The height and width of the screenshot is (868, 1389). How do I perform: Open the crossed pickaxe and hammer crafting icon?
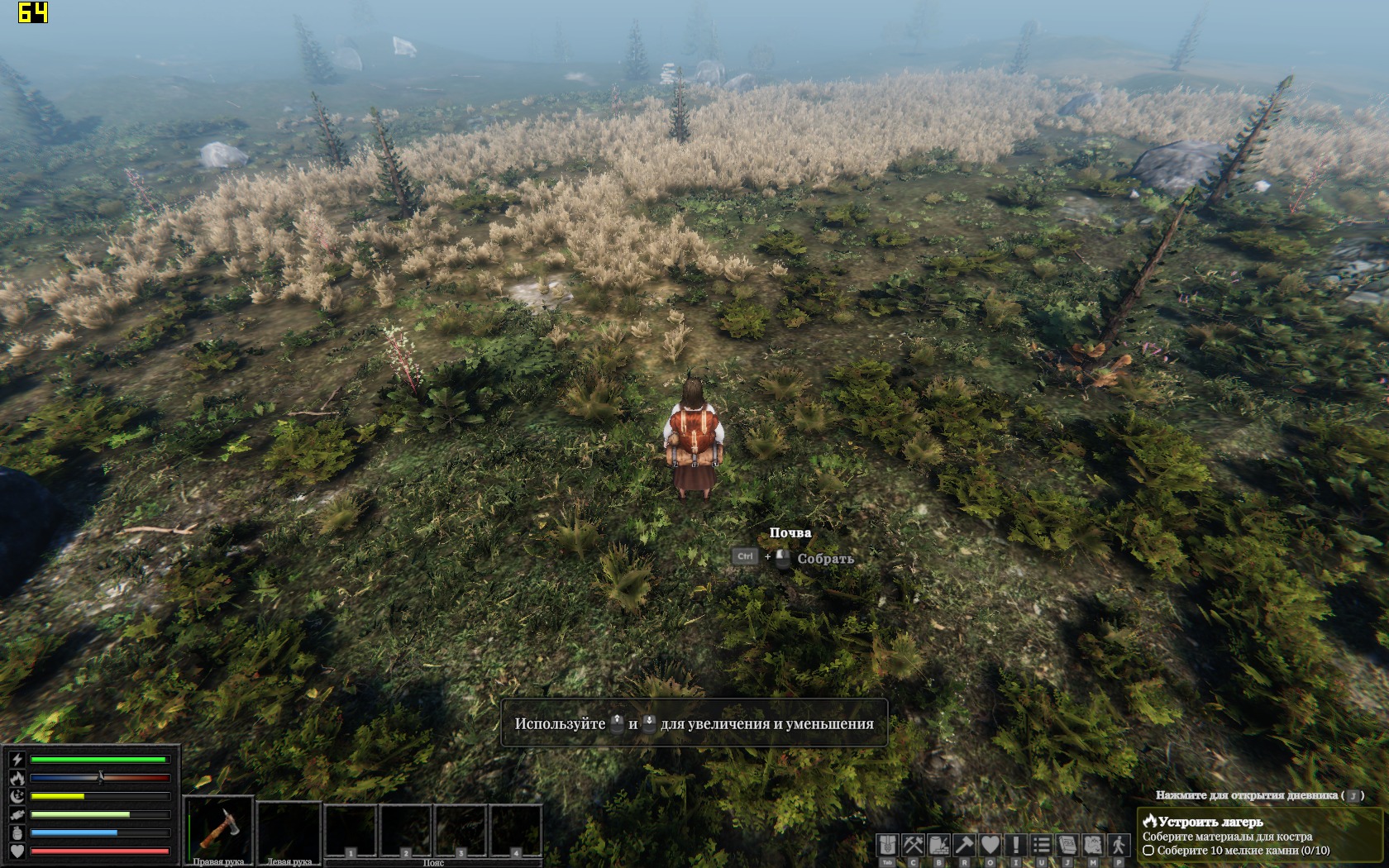[x=913, y=845]
